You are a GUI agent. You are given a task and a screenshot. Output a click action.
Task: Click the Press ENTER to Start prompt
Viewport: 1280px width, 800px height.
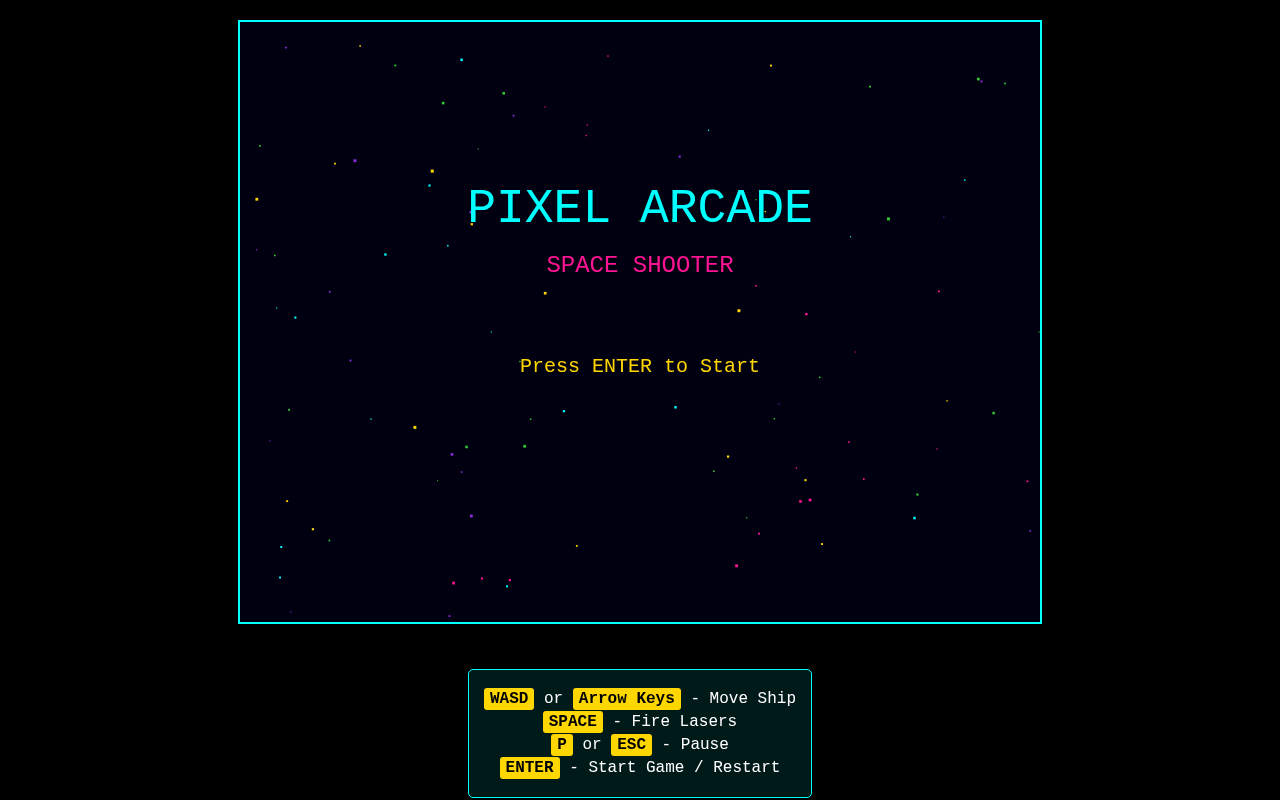coord(639,364)
